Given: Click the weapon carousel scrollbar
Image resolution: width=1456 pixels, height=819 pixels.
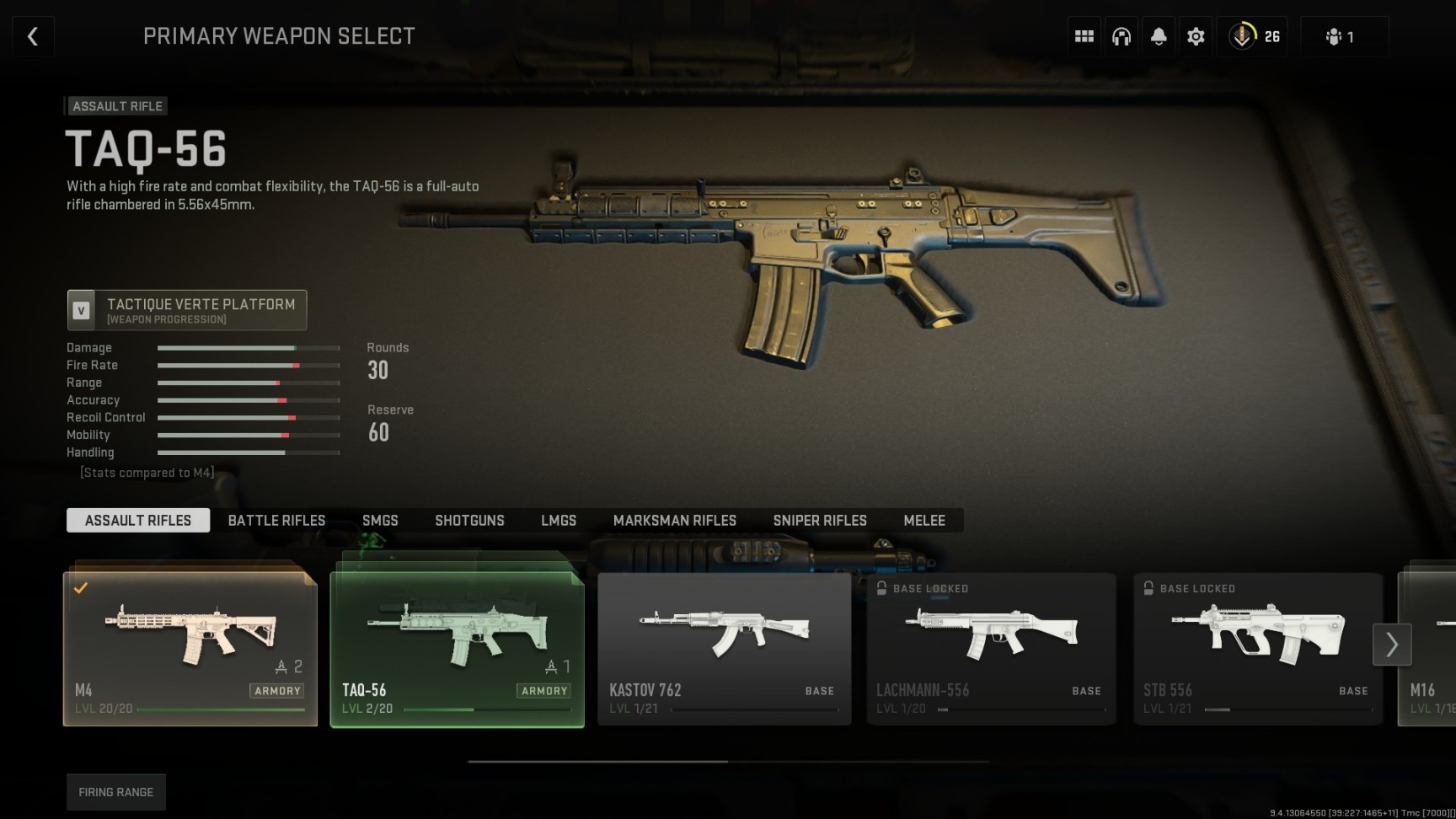Looking at the screenshot, I should (x=598, y=759).
